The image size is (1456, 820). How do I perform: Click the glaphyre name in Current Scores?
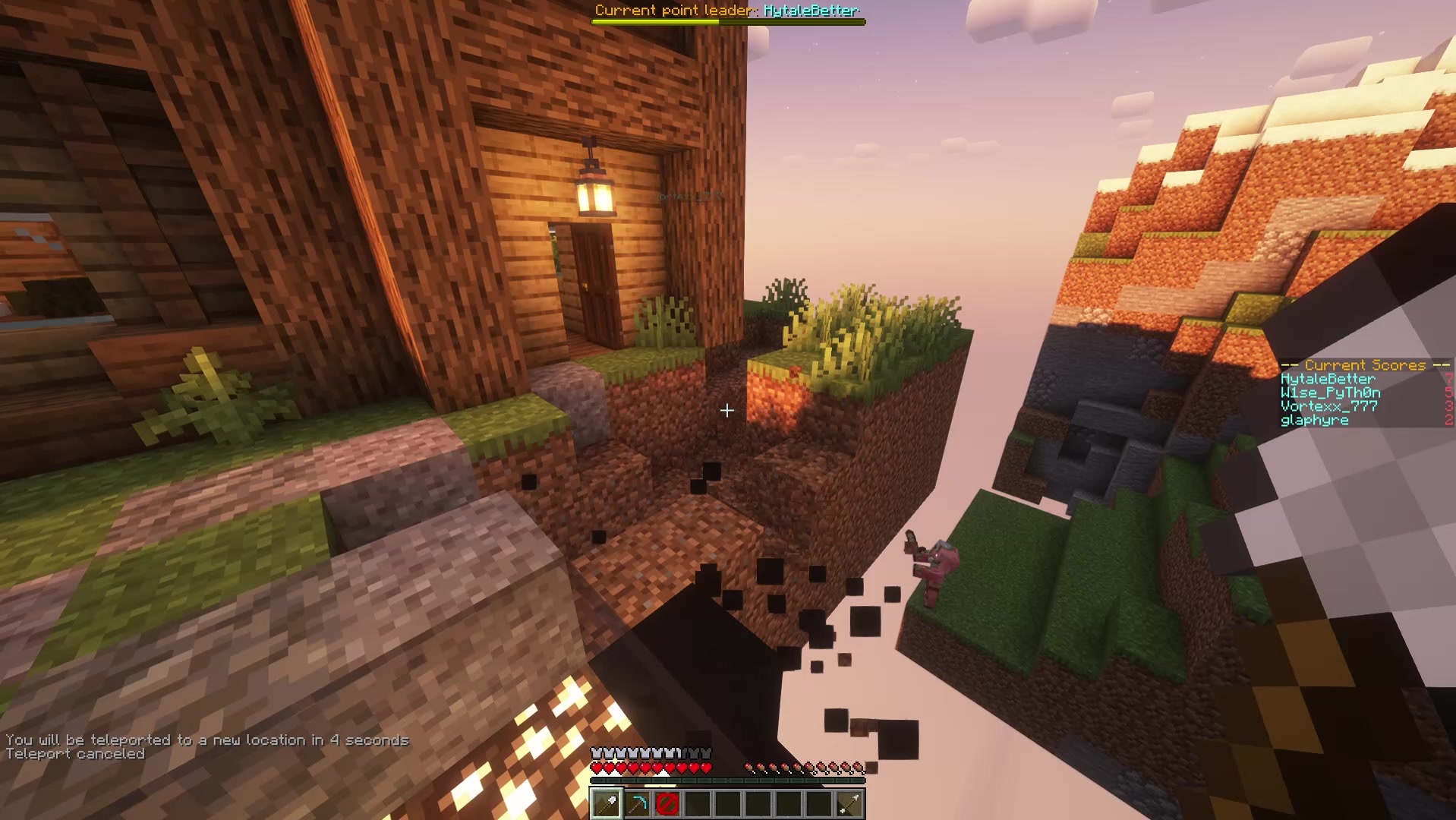click(x=1315, y=420)
